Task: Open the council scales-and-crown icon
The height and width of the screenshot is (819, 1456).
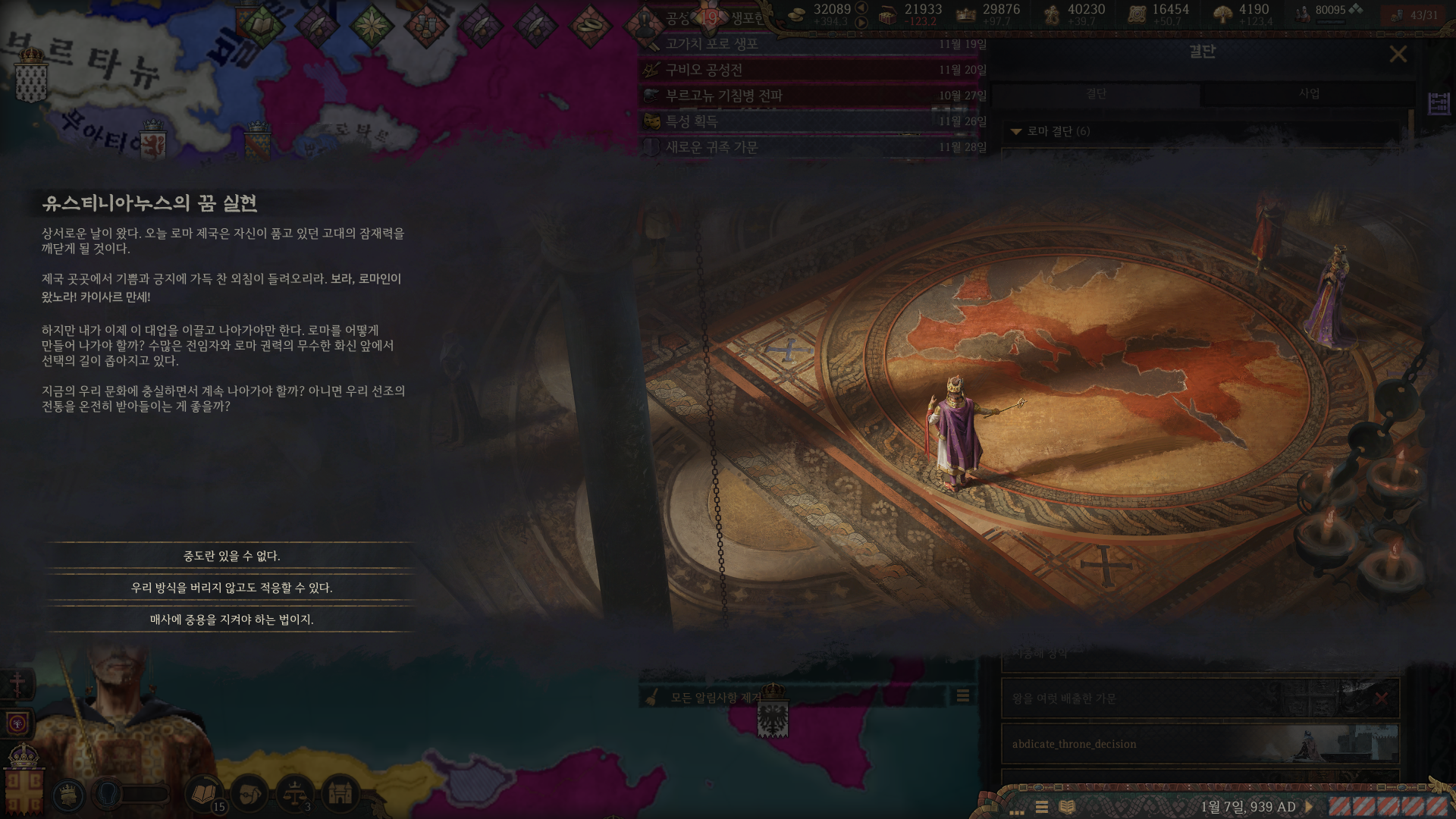Action: (x=294, y=793)
